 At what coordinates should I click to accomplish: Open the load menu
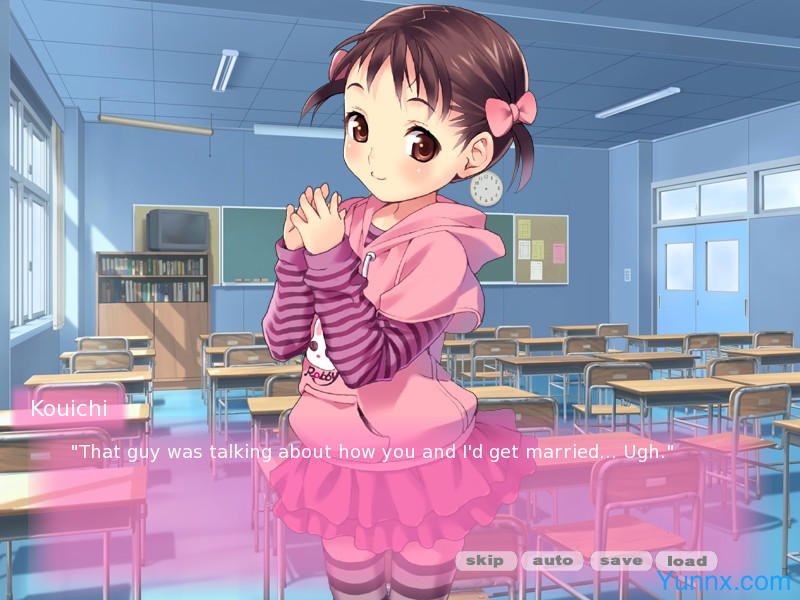687,561
